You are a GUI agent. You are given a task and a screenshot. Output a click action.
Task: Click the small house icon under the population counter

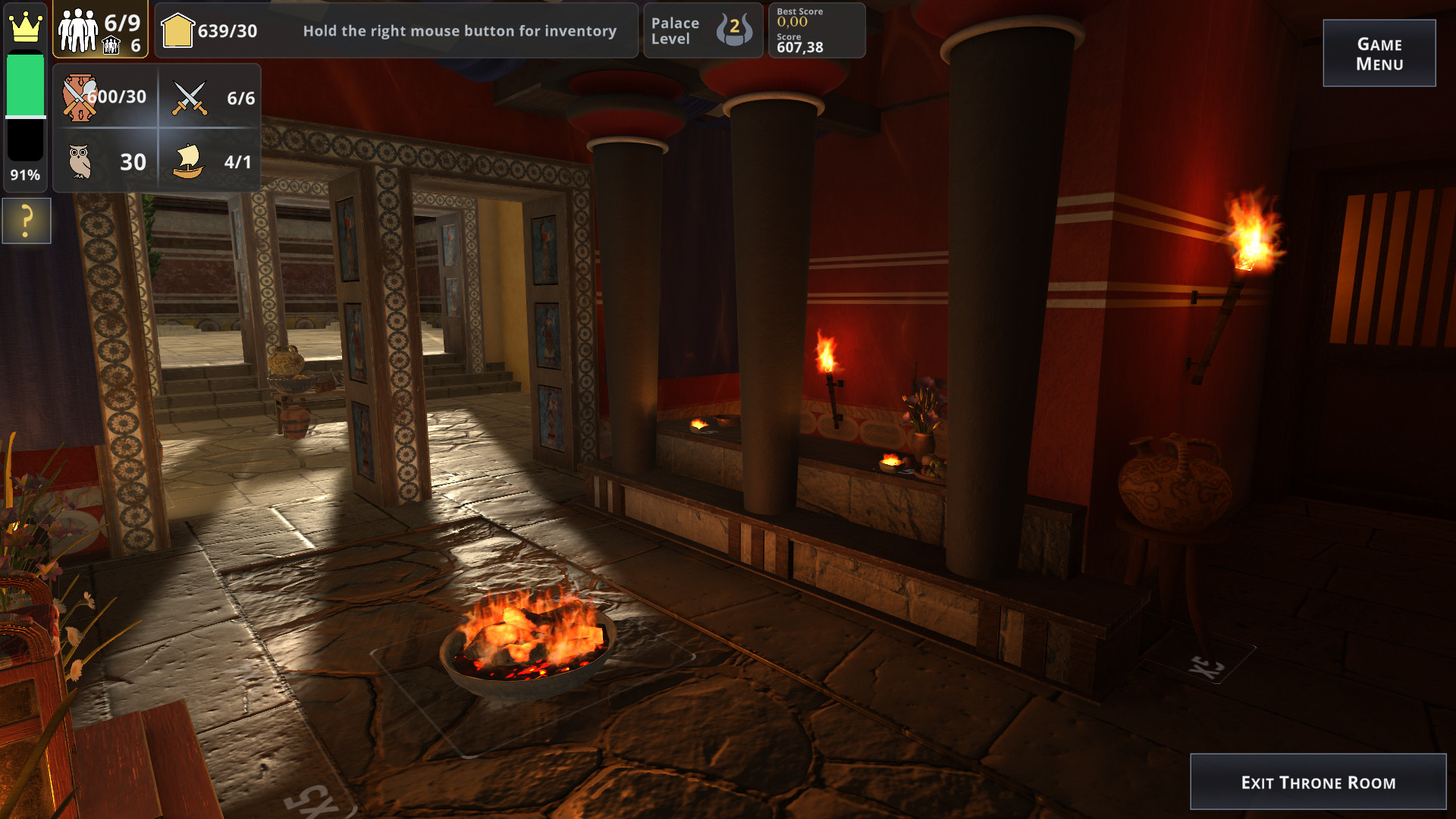pyautogui.click(x=112, y=45)
